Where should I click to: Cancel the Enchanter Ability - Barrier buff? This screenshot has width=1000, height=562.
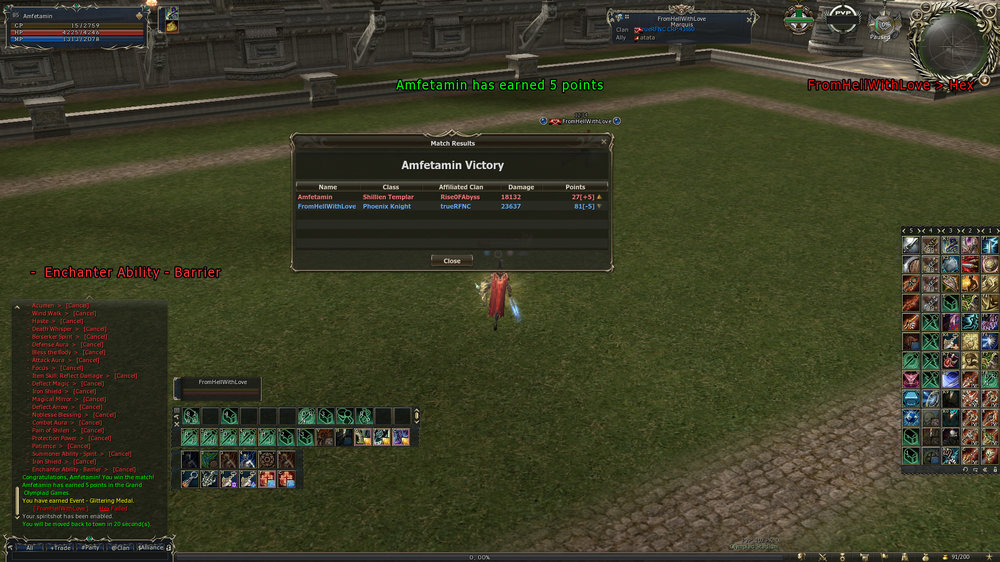coord(124,469)
